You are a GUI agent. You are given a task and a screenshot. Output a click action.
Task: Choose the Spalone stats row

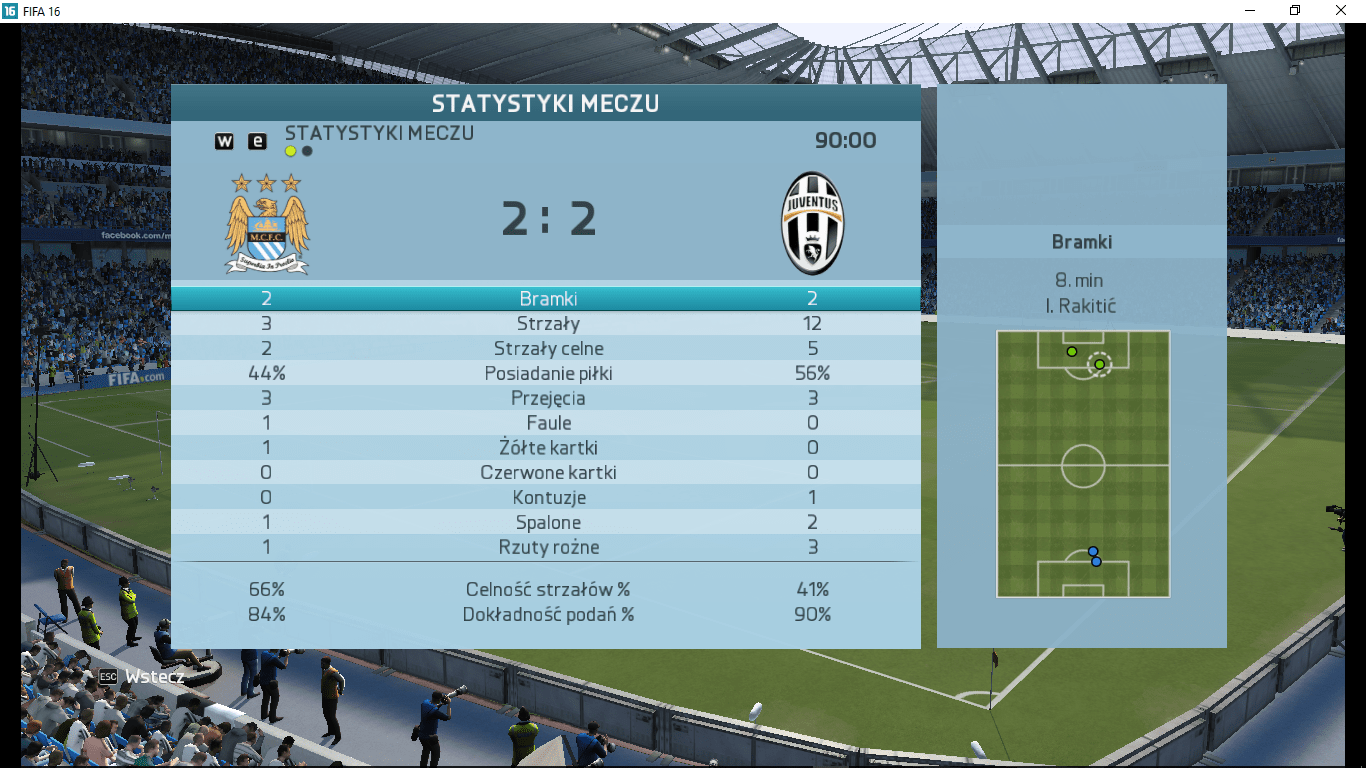[547, 523]
